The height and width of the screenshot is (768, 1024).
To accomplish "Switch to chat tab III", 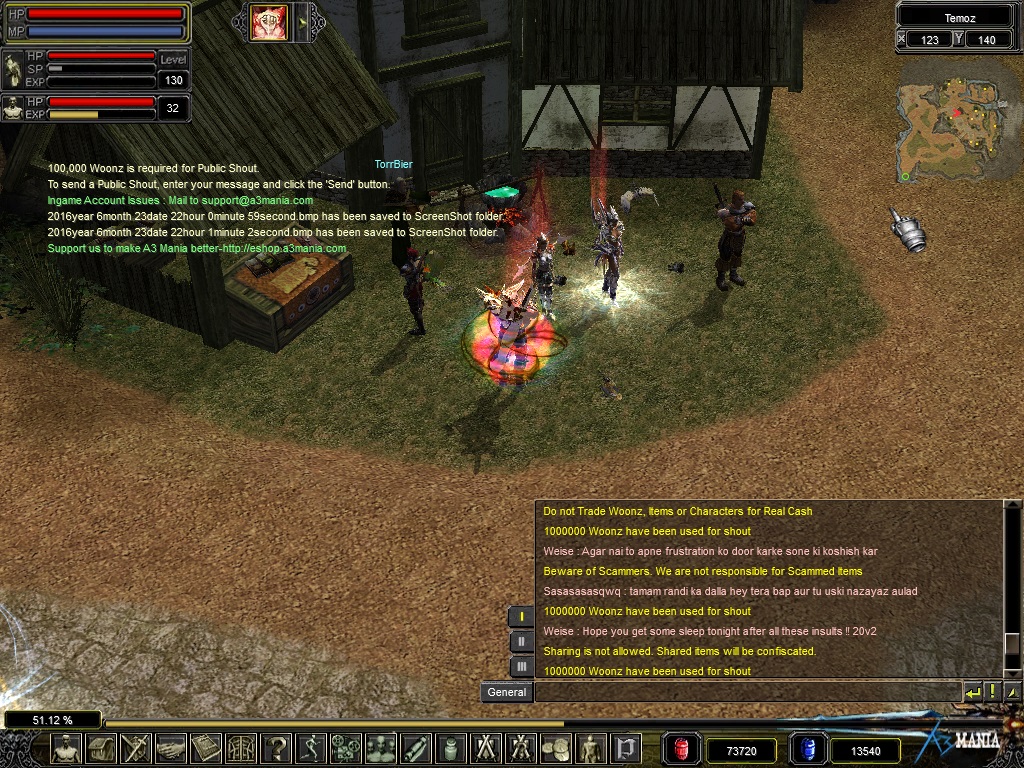I will 521,666.
